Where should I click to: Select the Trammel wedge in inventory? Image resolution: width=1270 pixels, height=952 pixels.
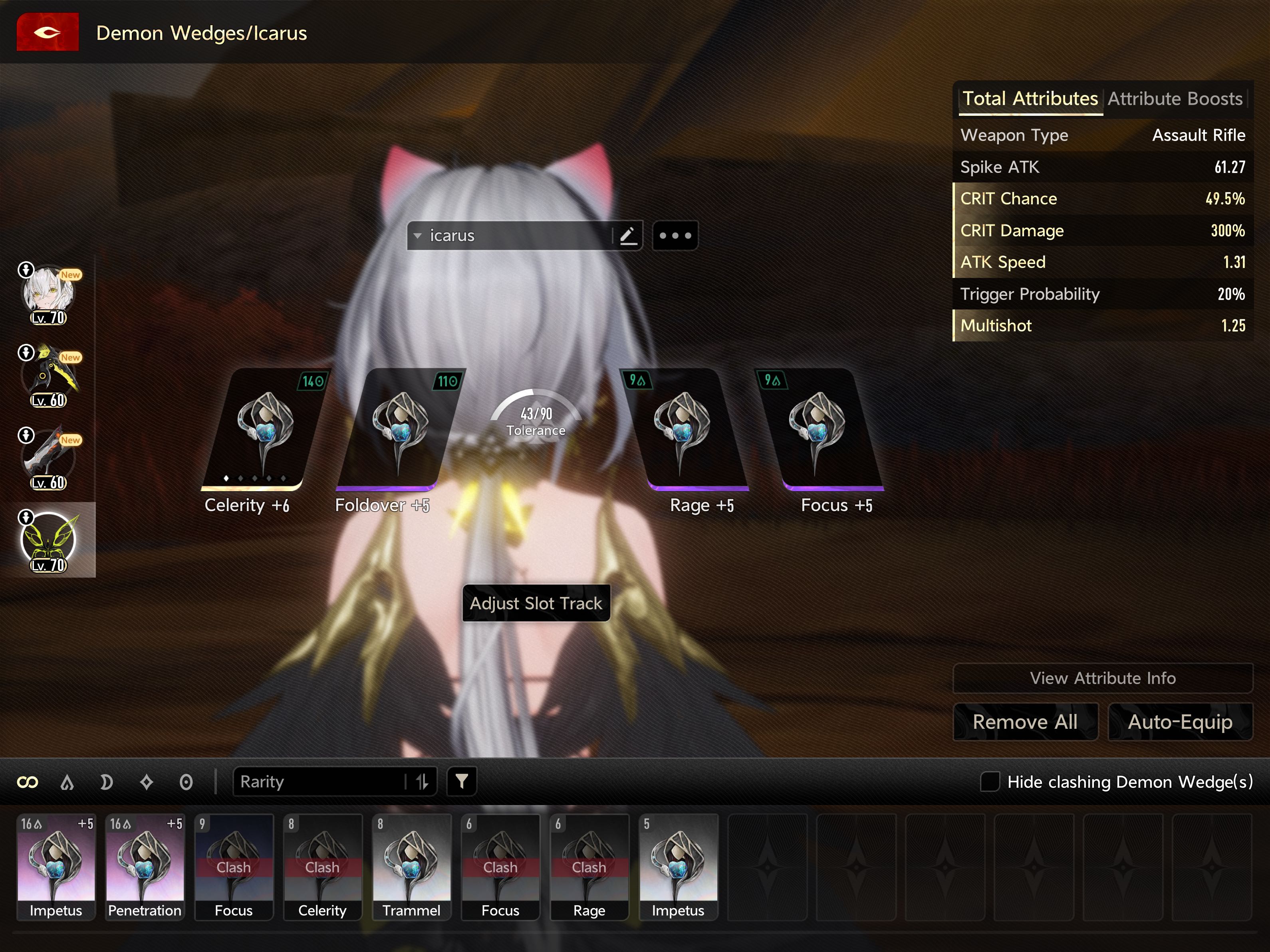[411, 866]
